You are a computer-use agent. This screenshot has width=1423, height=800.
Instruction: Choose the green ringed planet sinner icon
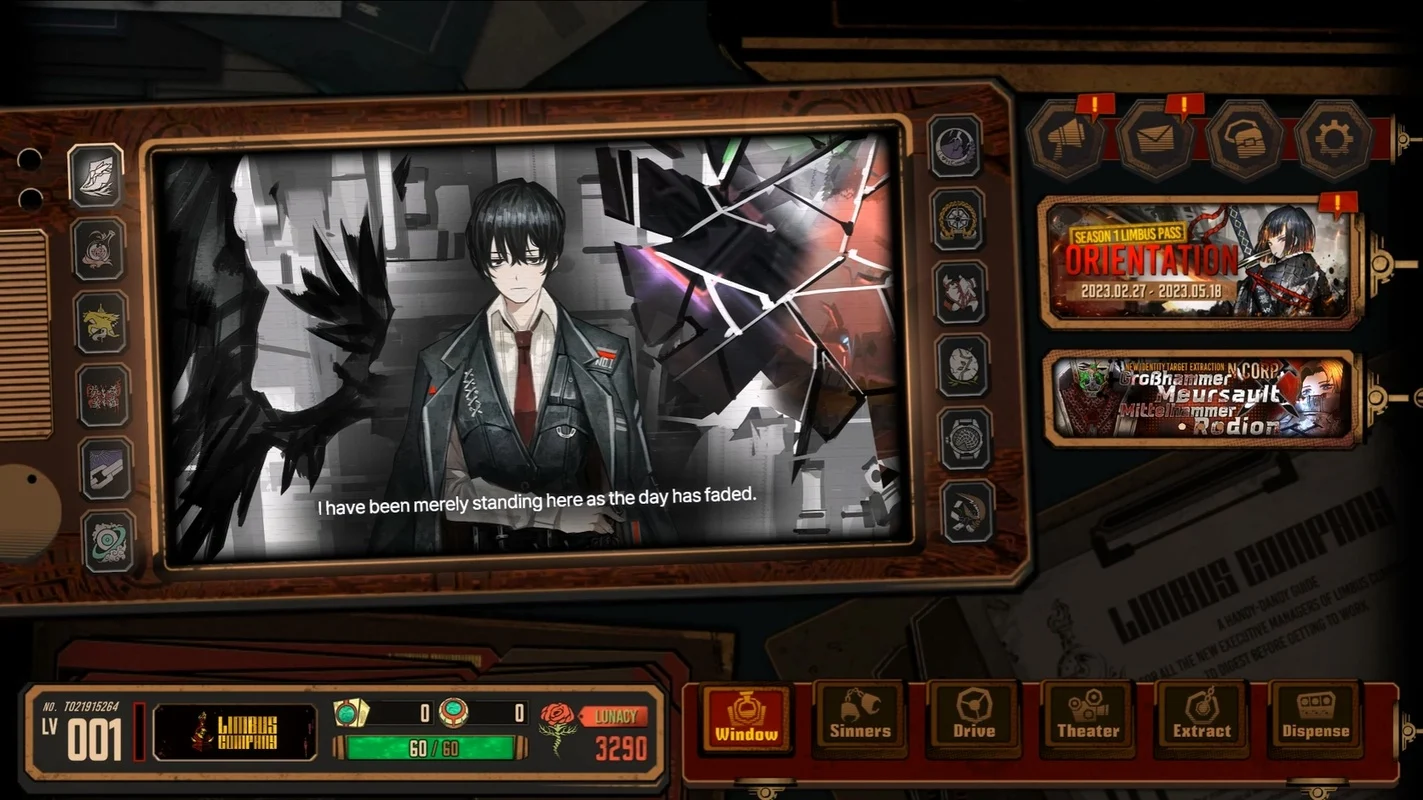tap(108, 541)
